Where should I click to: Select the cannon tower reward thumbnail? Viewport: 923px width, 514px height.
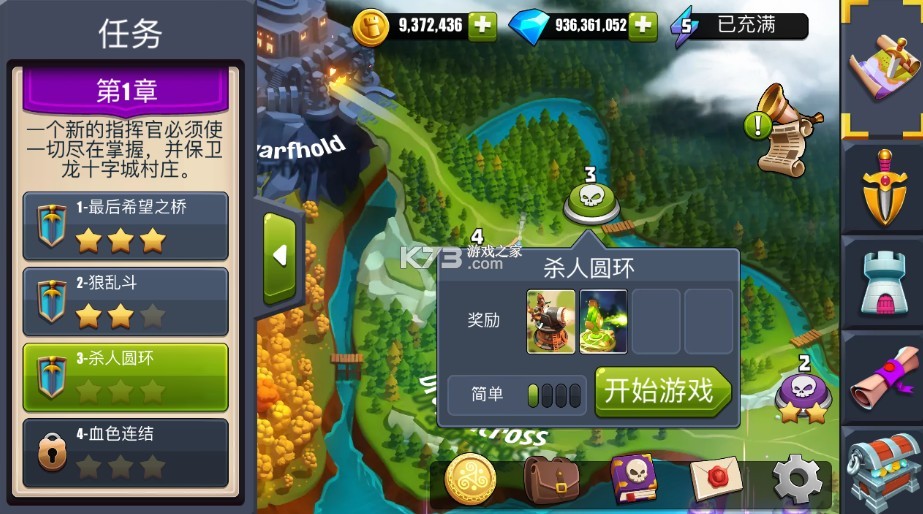551,321
